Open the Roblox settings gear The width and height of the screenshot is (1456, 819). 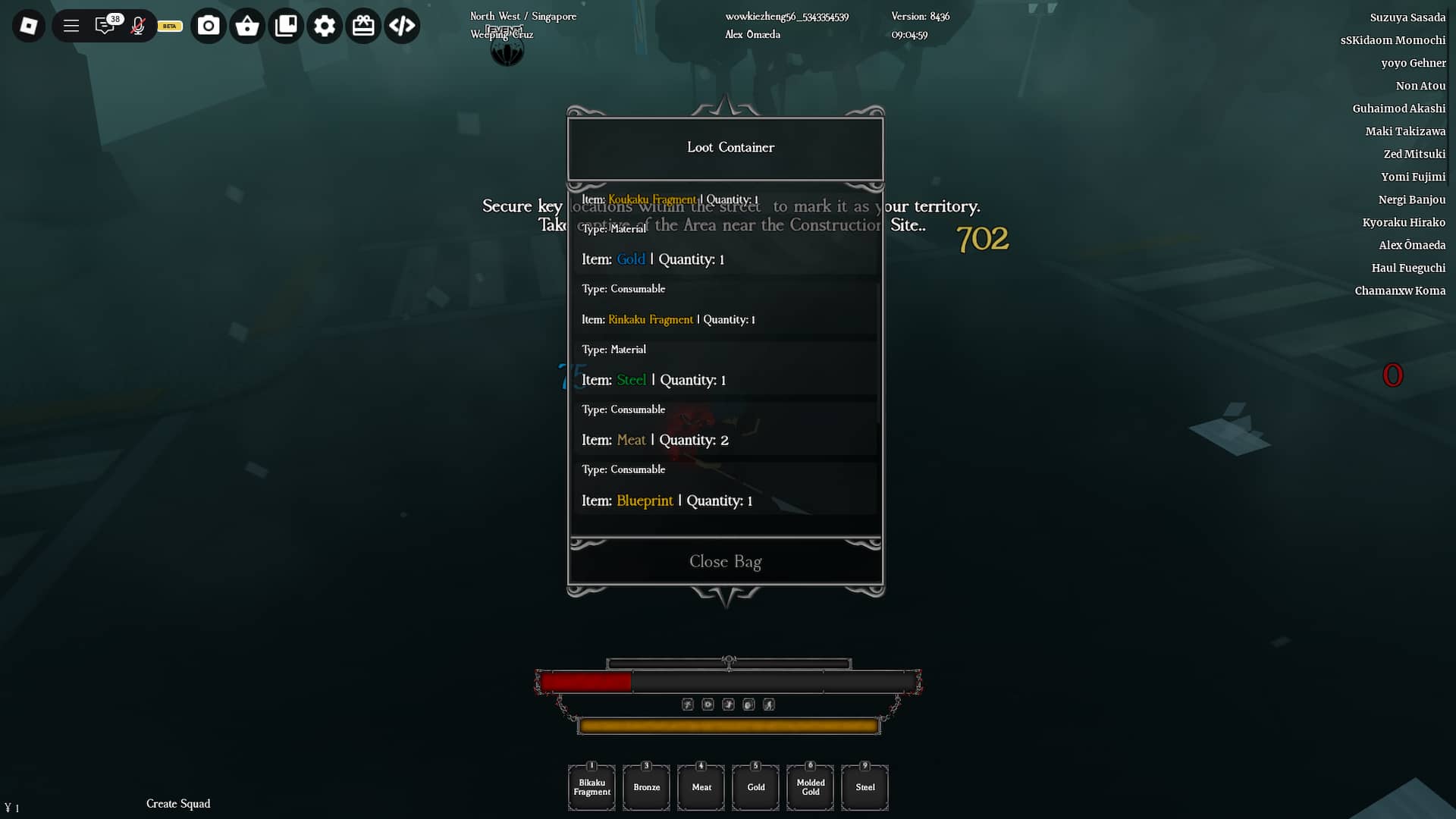(325, 25)
